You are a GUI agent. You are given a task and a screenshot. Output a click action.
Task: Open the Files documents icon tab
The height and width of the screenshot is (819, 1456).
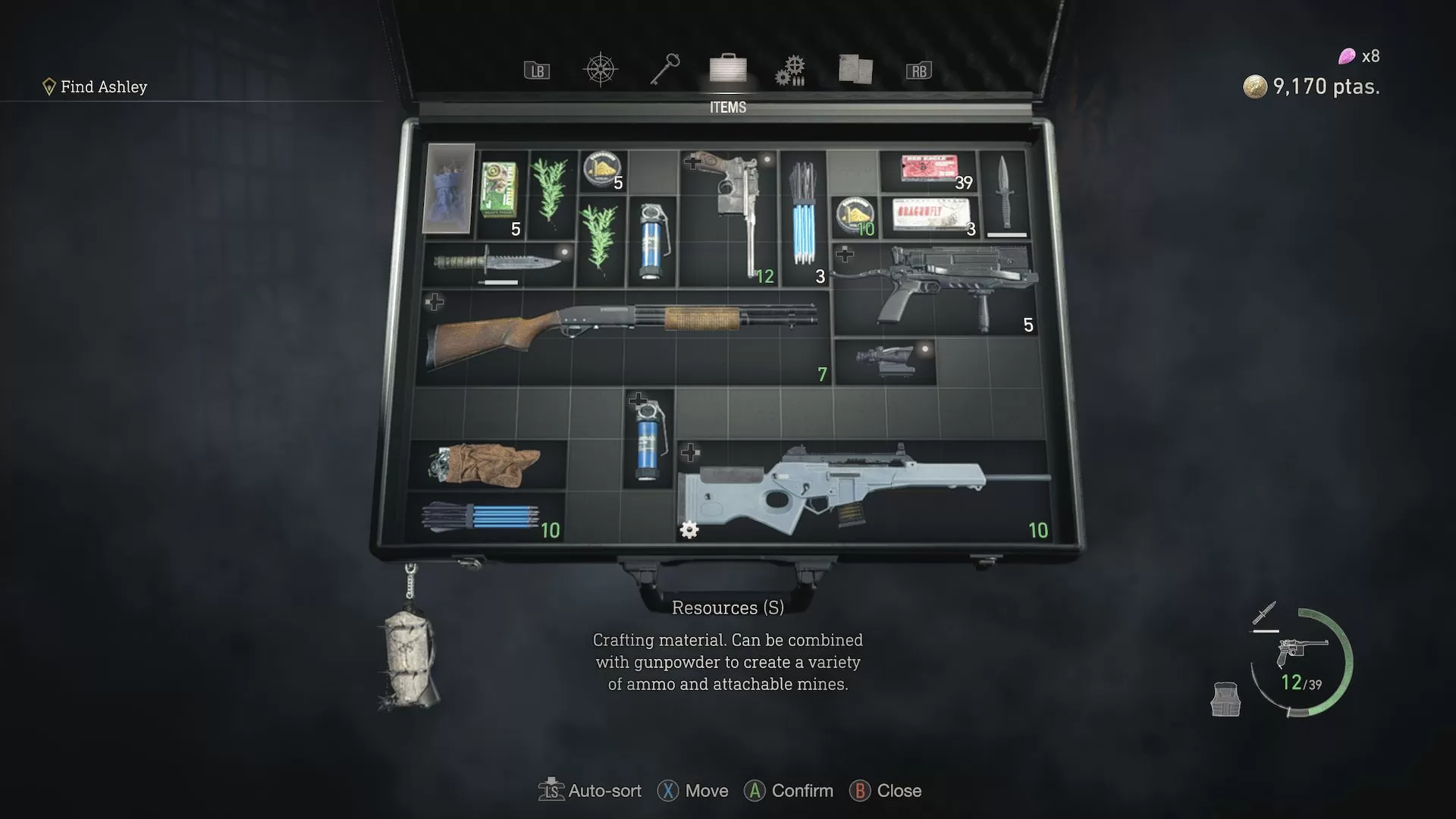point(854,68)
